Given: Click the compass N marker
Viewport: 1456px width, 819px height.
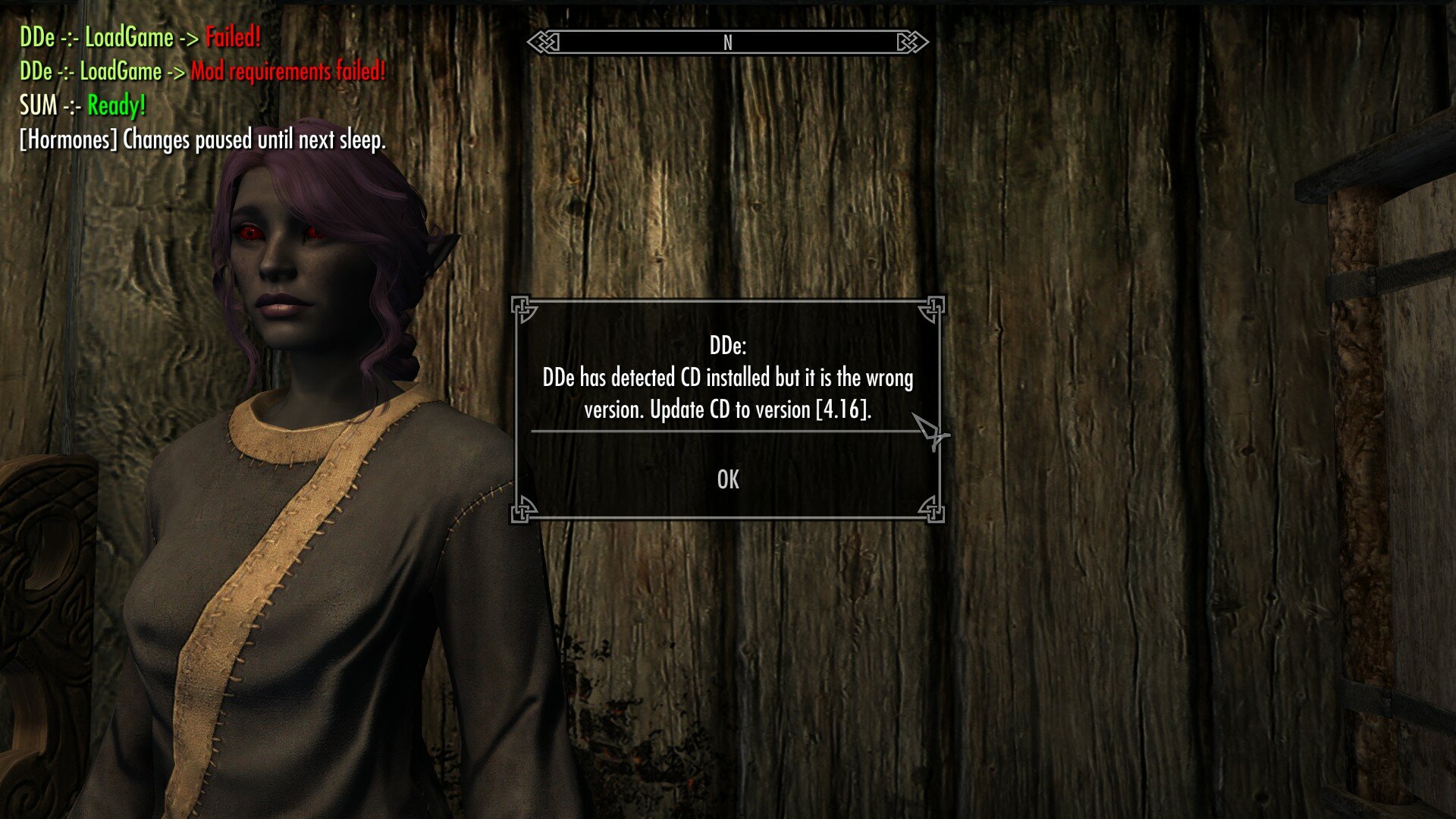Looking at the screenshot, I should point(728,43).
